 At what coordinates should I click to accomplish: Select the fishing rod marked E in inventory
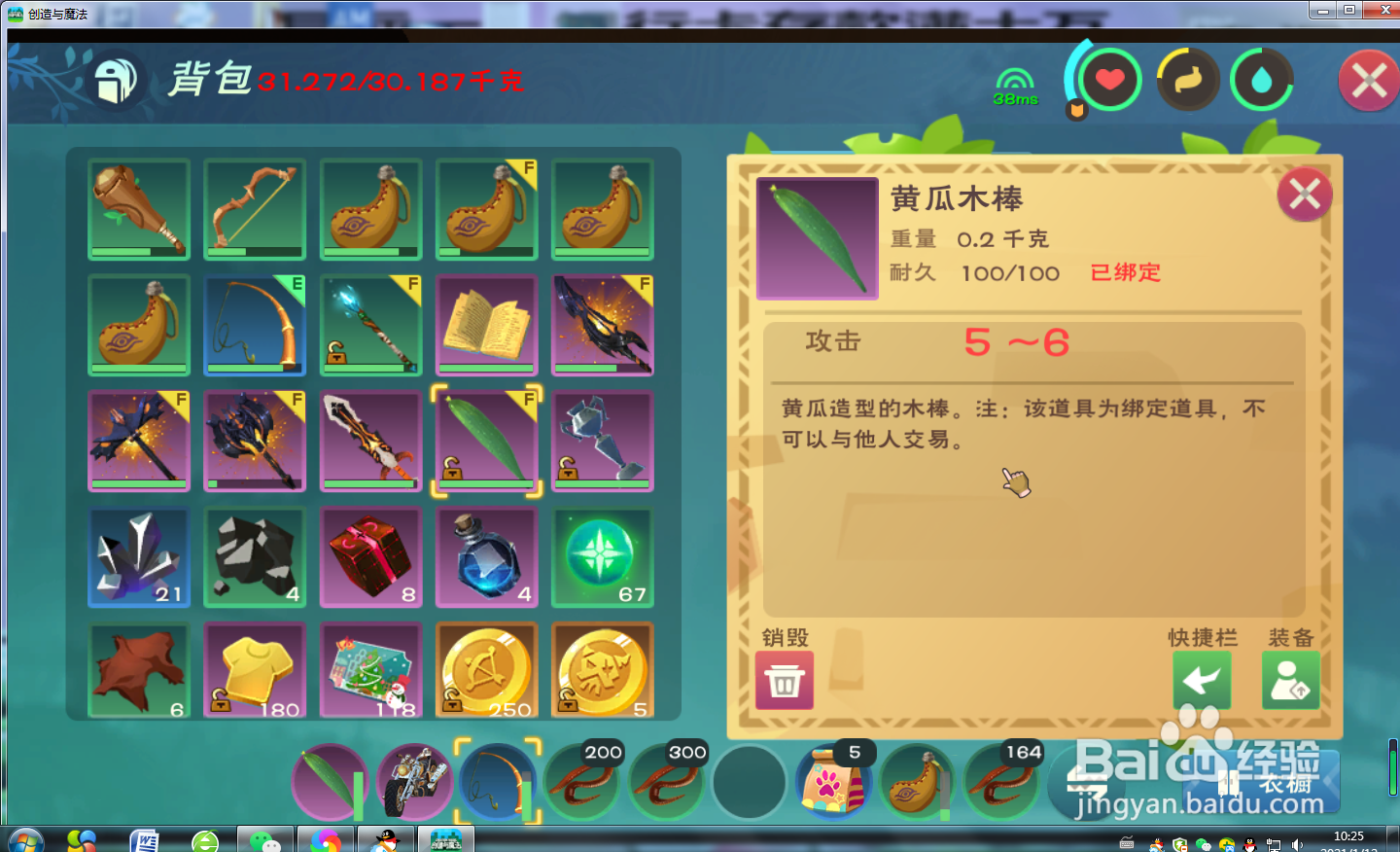coord(254,324)
